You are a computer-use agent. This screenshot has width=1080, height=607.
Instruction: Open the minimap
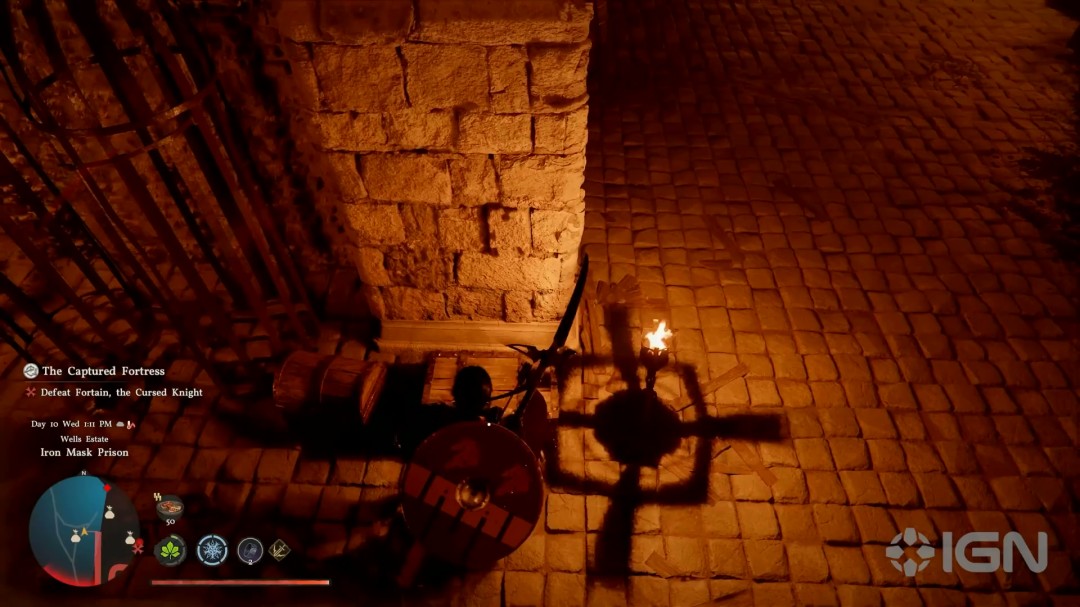click(x=83, y=529)
